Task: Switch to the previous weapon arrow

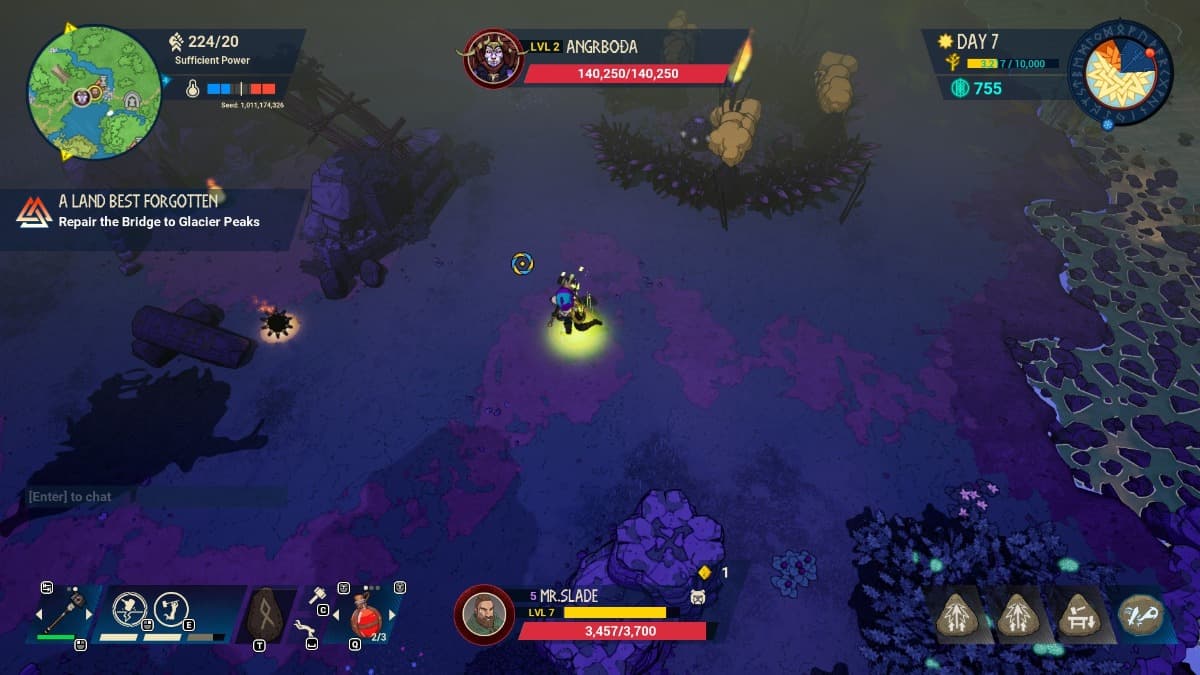Action: click(x=40, y=613)
